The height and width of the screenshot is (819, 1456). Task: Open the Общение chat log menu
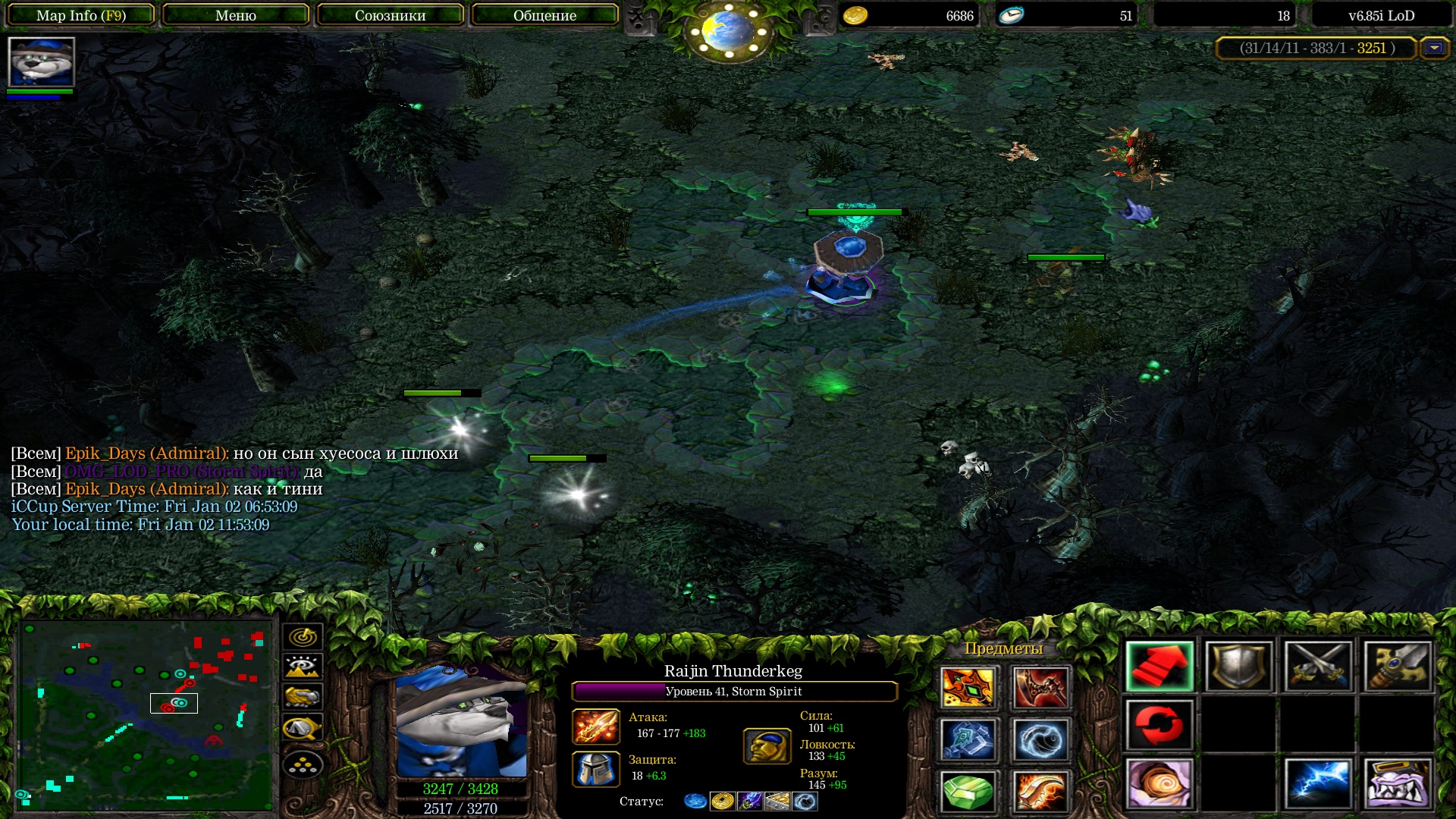544,15
